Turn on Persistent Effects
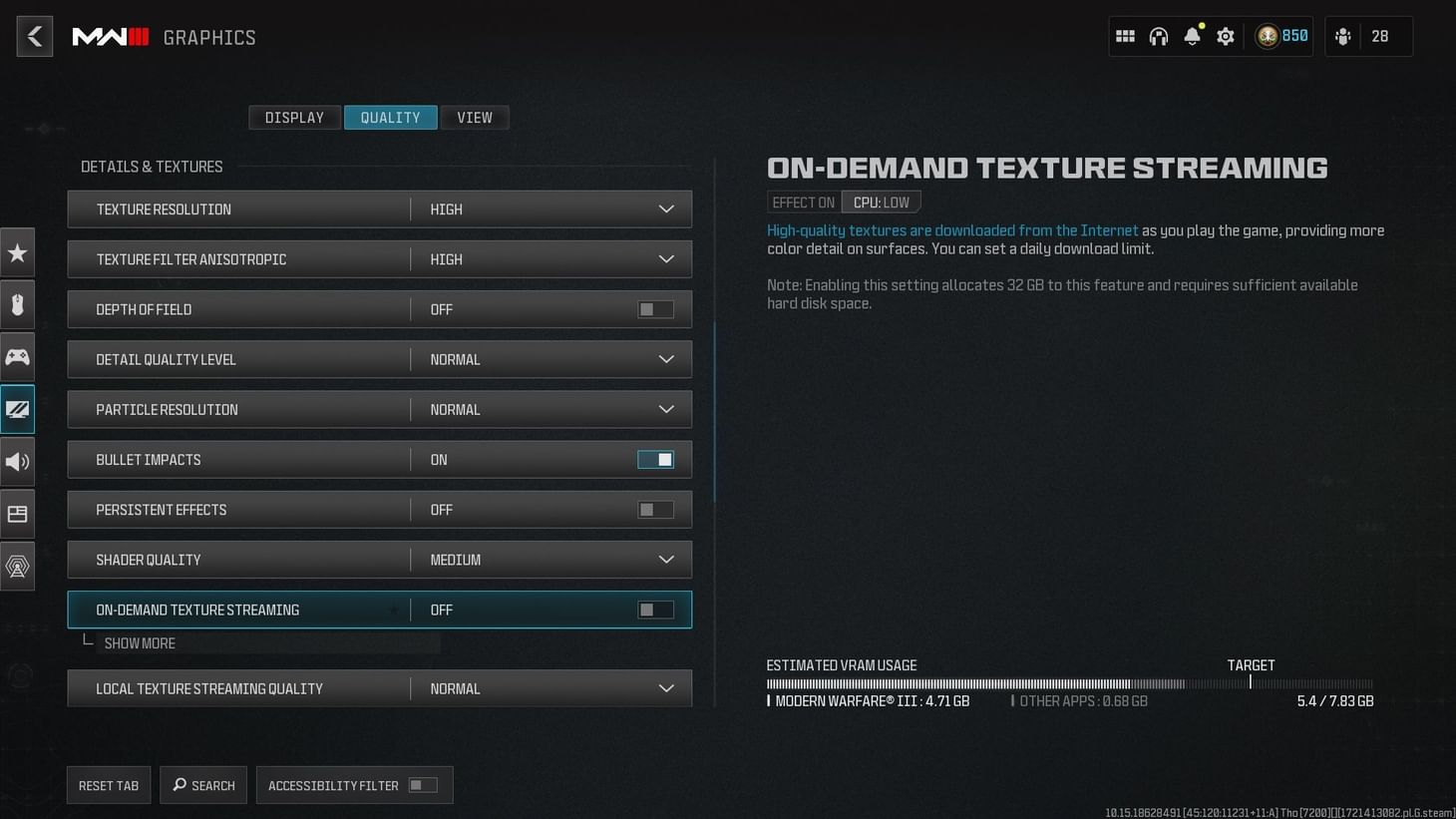 (655, 509)
